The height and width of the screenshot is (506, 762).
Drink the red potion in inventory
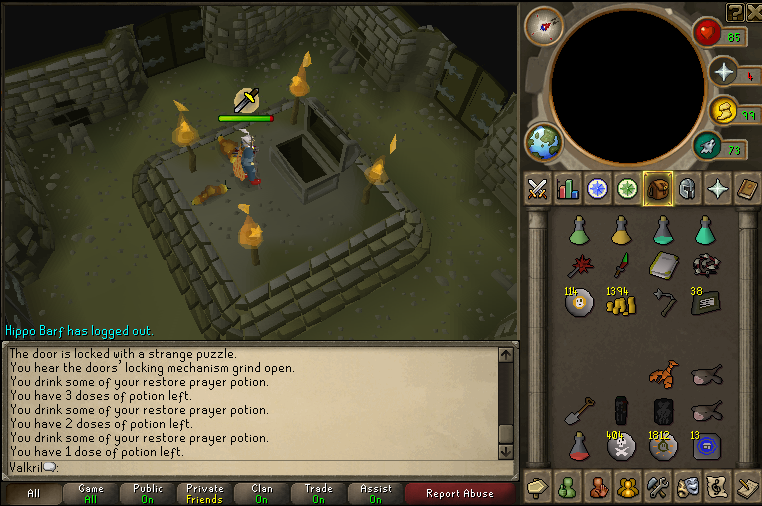point(578,445)
